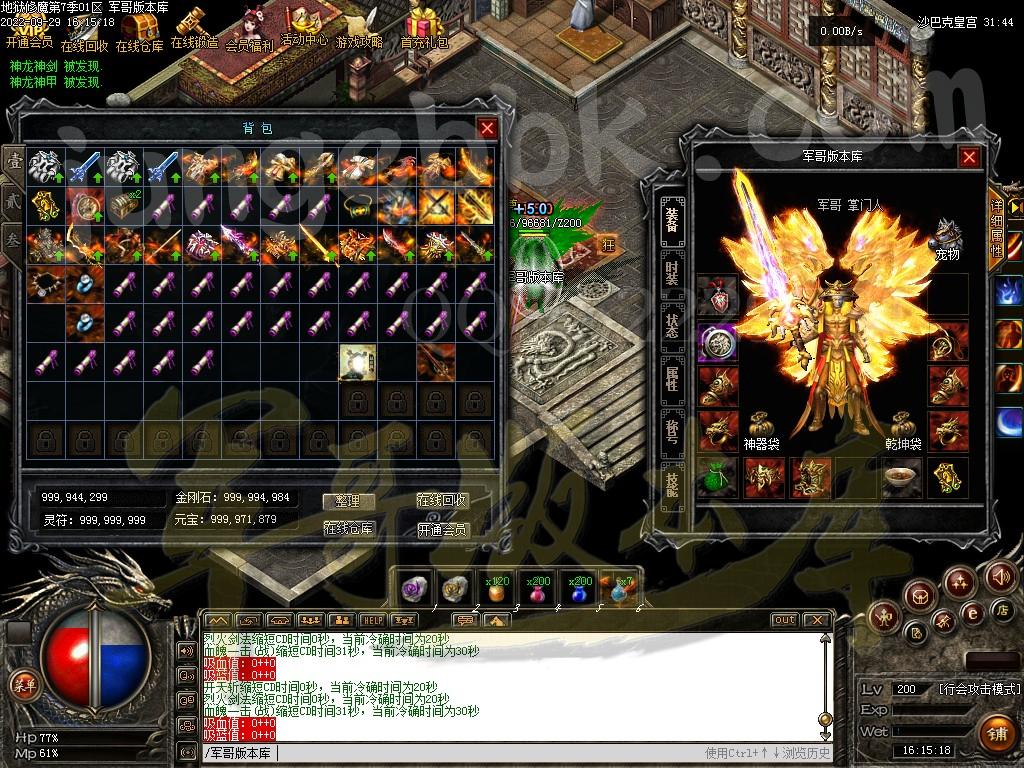Open 在线回收 from the bag panel
This screenshot has width=1024, height=768.
442,501
